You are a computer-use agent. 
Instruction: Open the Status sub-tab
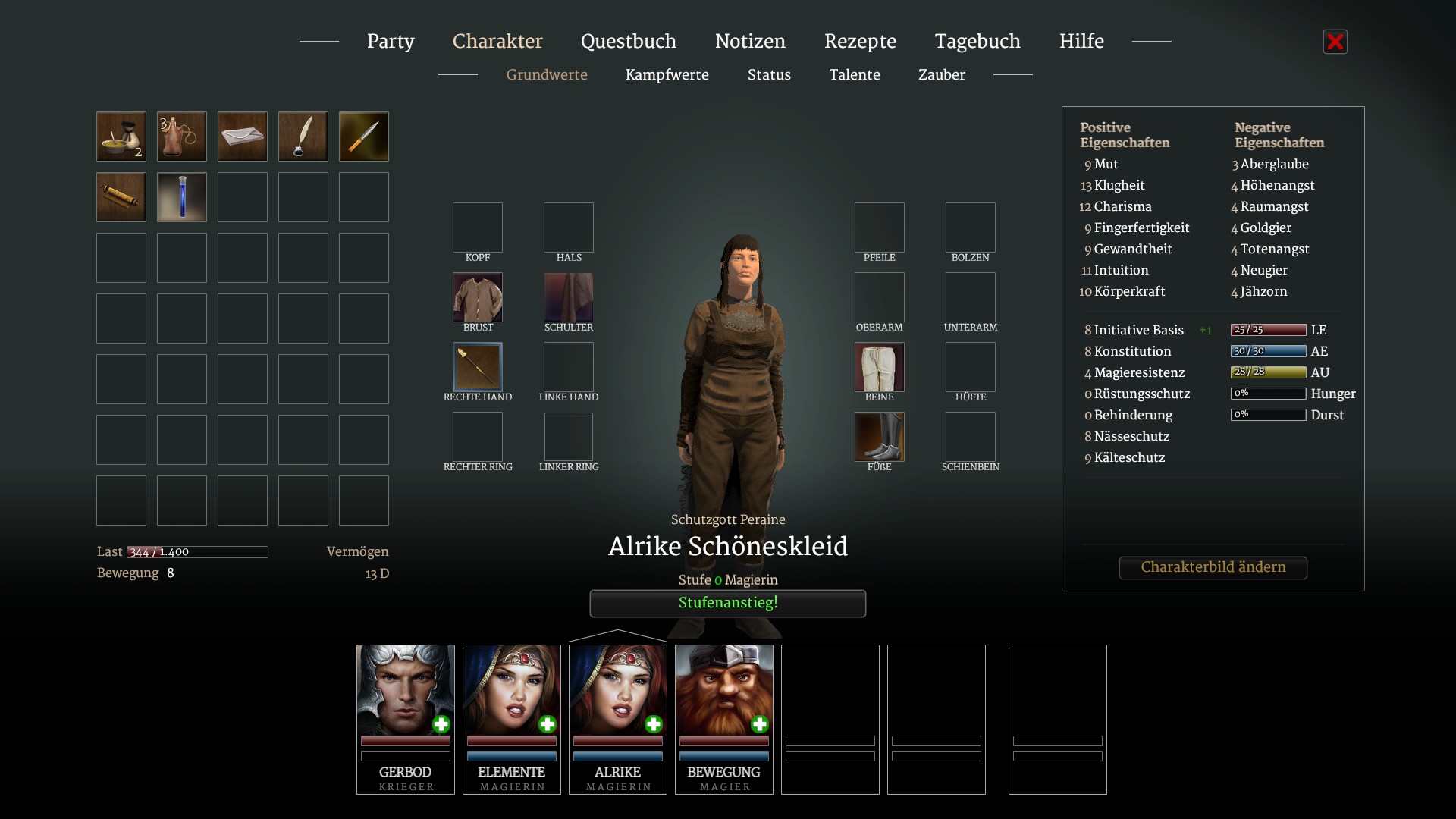(769, 75)
